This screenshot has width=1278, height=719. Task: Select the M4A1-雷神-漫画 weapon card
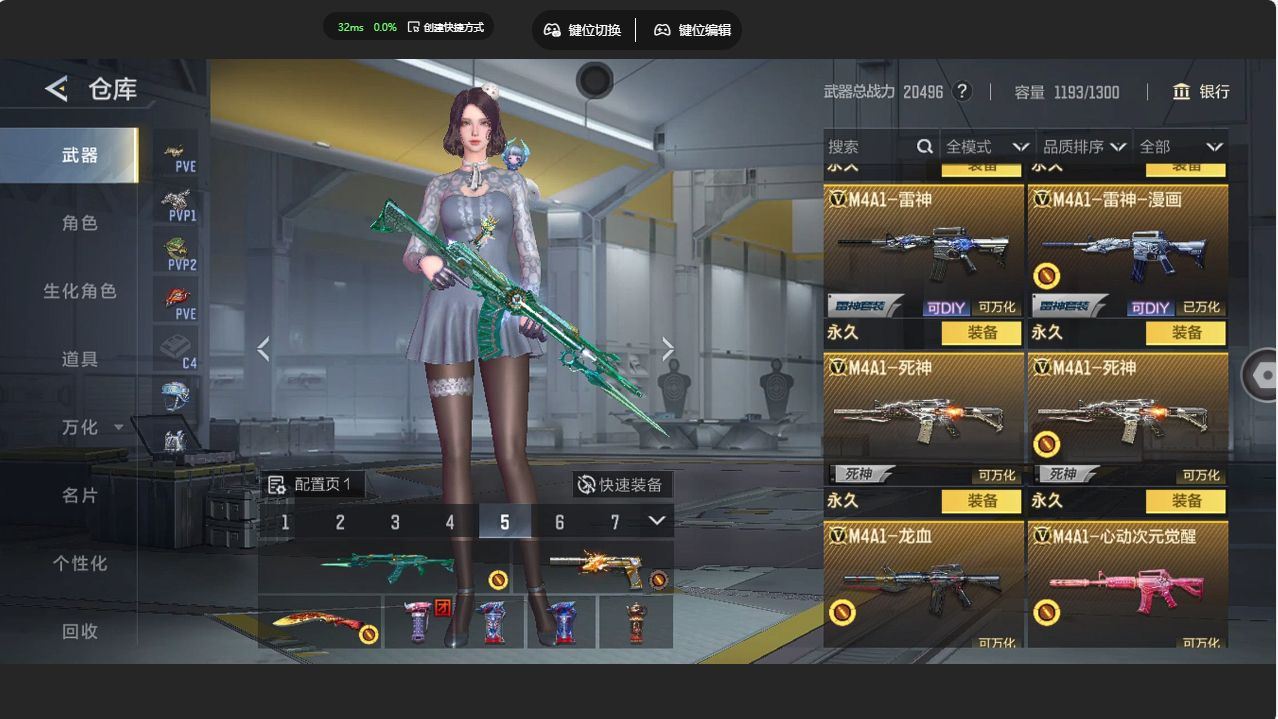1127,250
